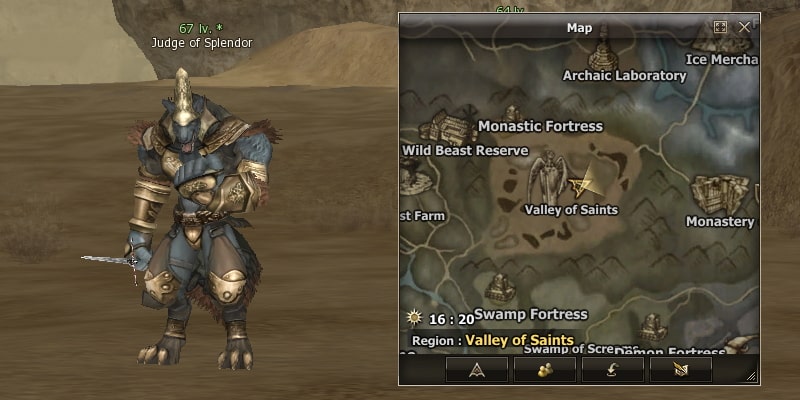Expand the map to full size

720,27
